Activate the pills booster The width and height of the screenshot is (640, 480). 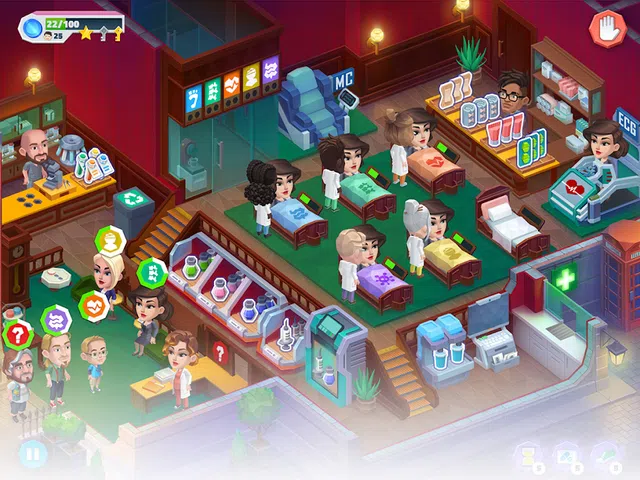(x=566, y=455)
